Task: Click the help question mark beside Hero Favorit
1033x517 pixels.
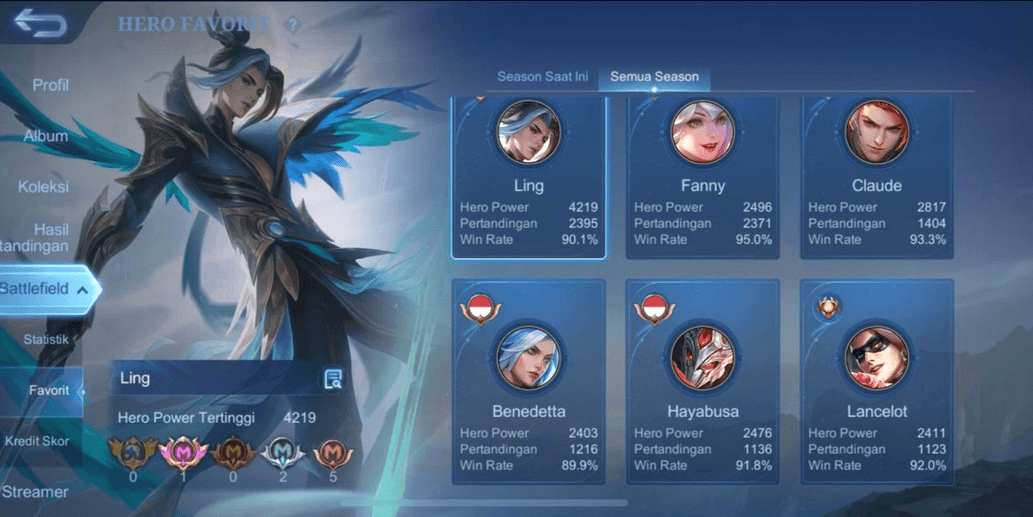Action: coord(293,25)
